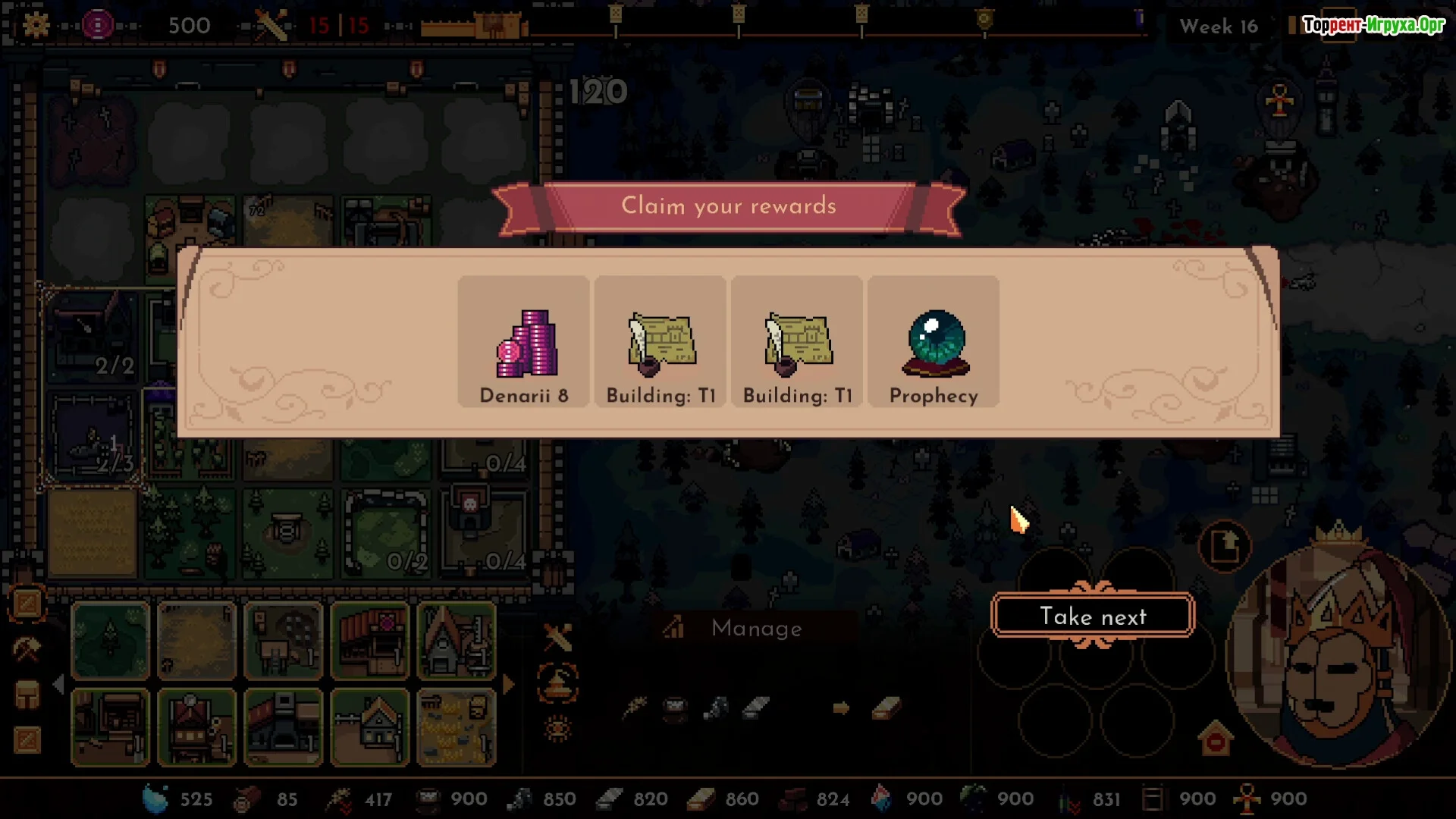Click the crossed swords icon
The image size is (1456, 819).
point(558,638)
